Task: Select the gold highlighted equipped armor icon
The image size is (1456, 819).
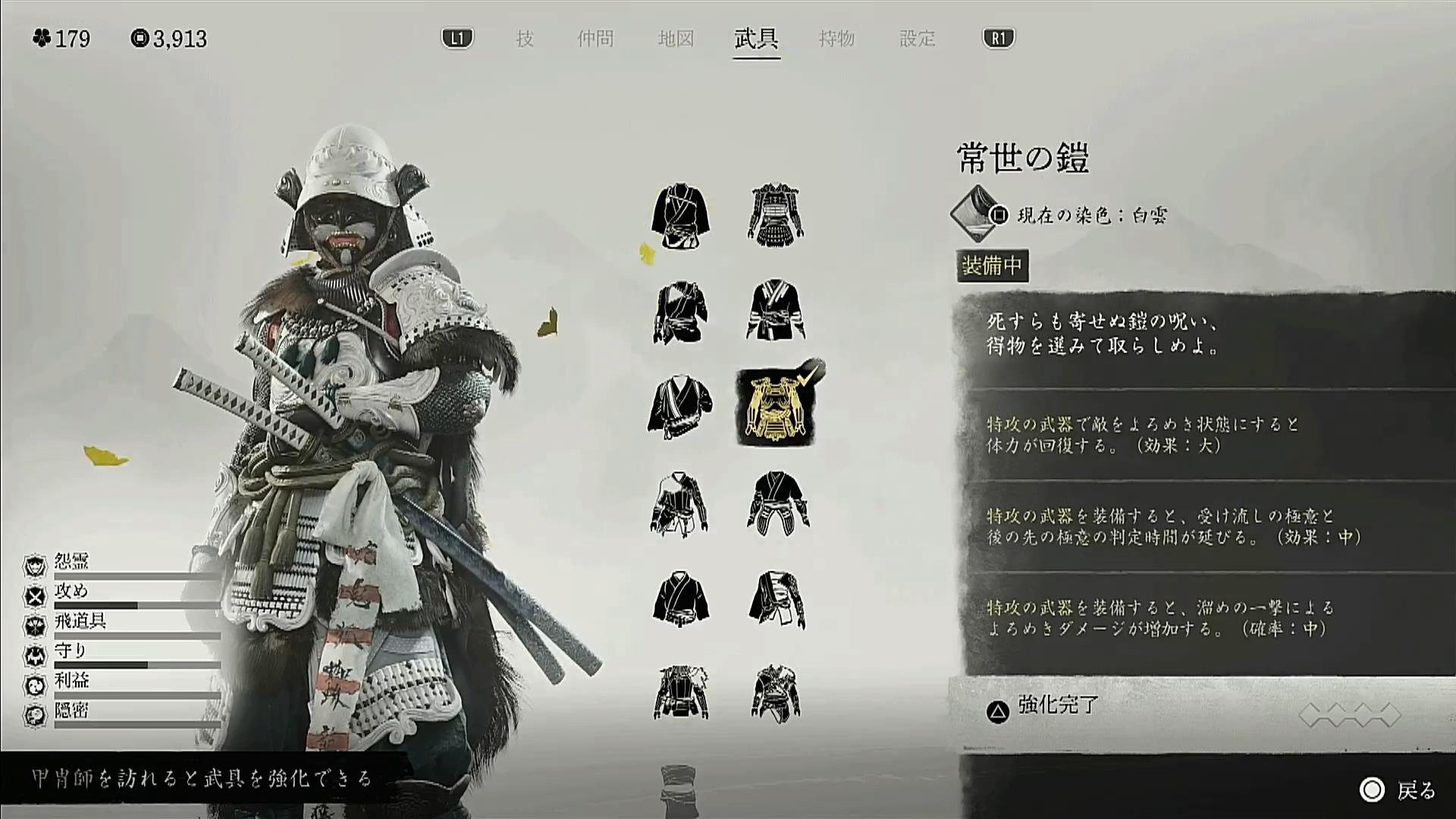Action: tap(775, 406)
